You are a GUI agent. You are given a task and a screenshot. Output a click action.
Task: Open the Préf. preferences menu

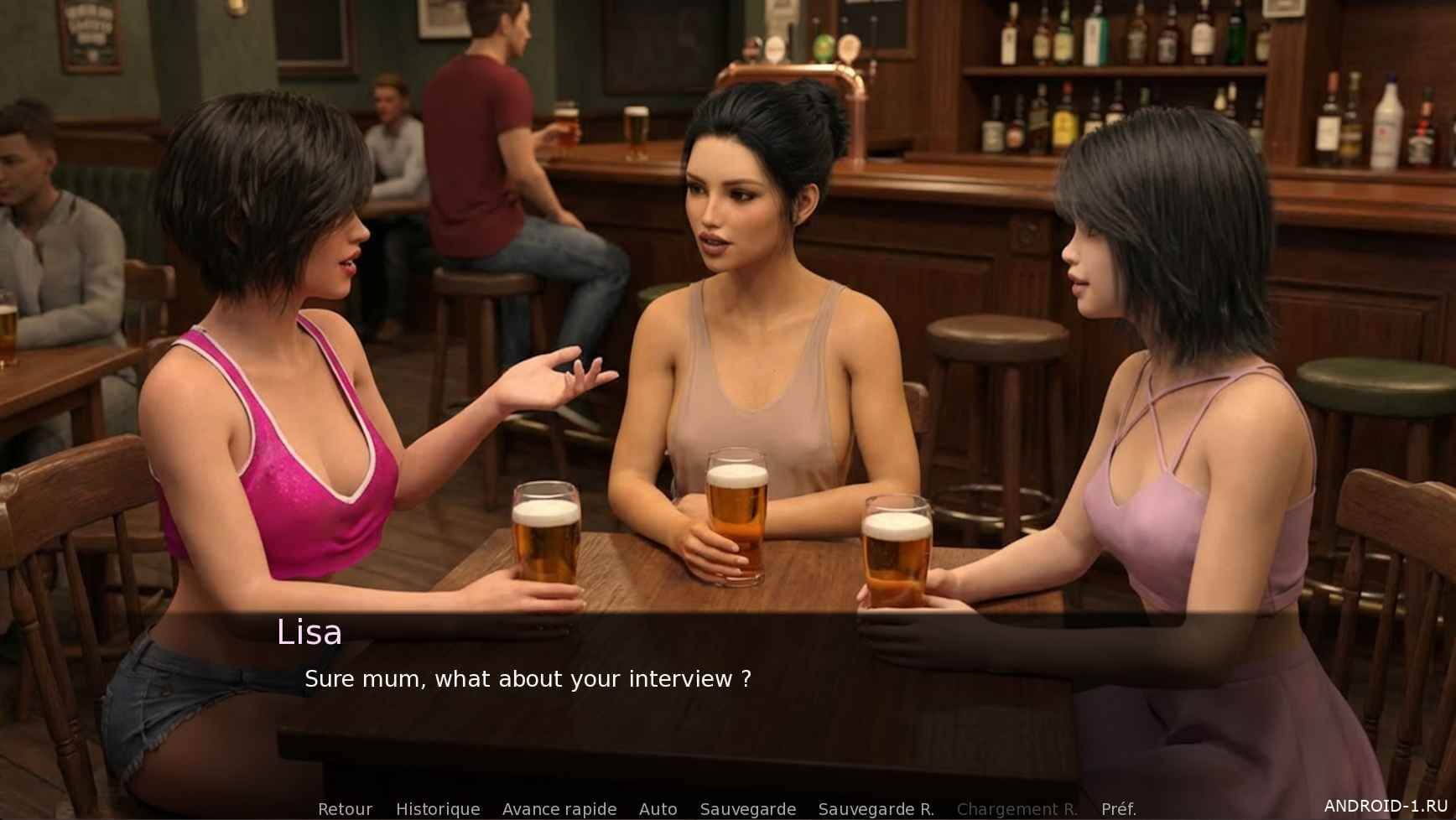point(1118,809)
